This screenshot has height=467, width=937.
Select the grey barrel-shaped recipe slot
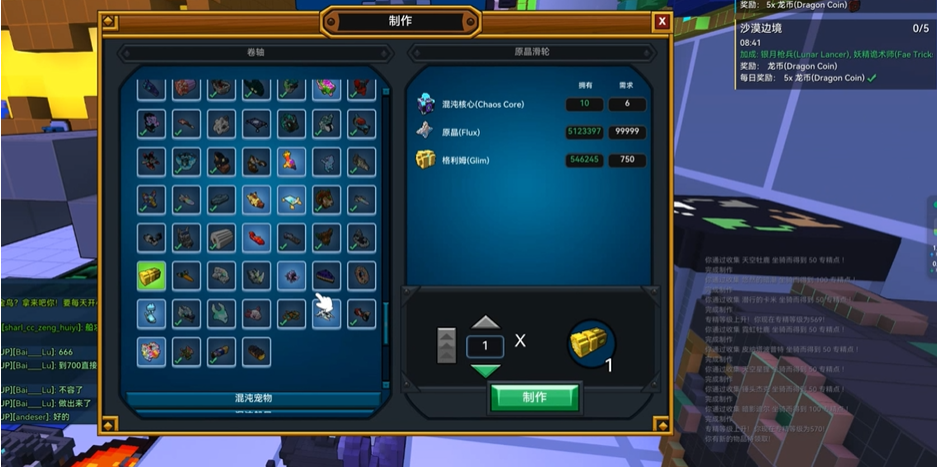(x=221, y=237)
